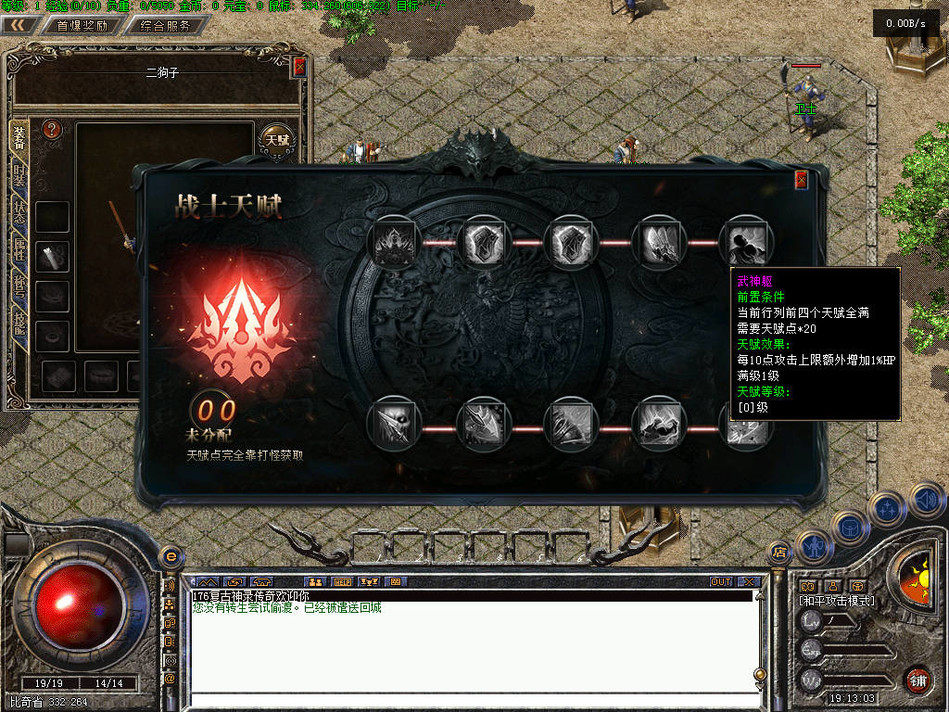Close the character panel
This screenshot has height=712, width=949.
299,67
